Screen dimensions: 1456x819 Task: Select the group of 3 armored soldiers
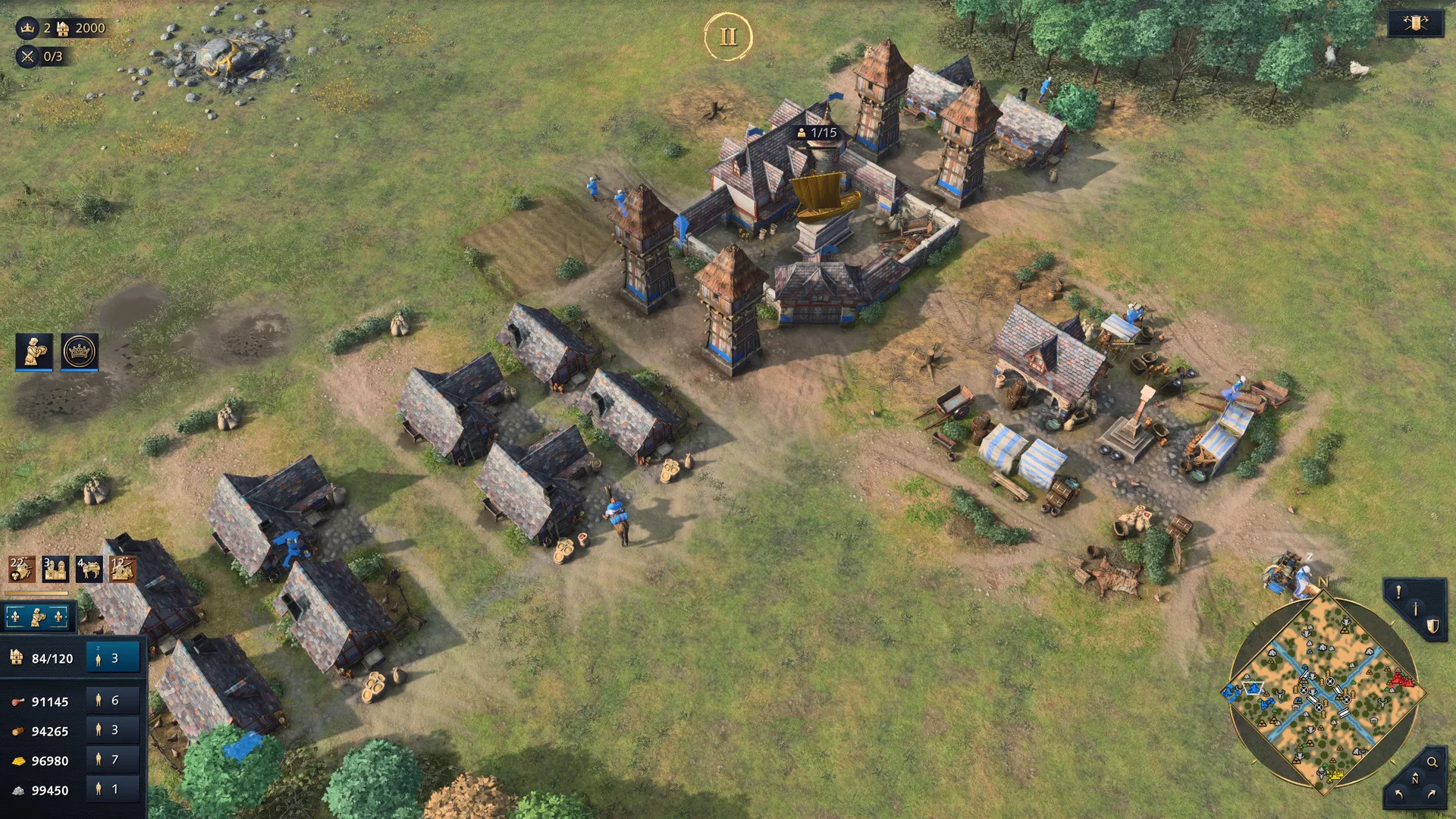55,569
